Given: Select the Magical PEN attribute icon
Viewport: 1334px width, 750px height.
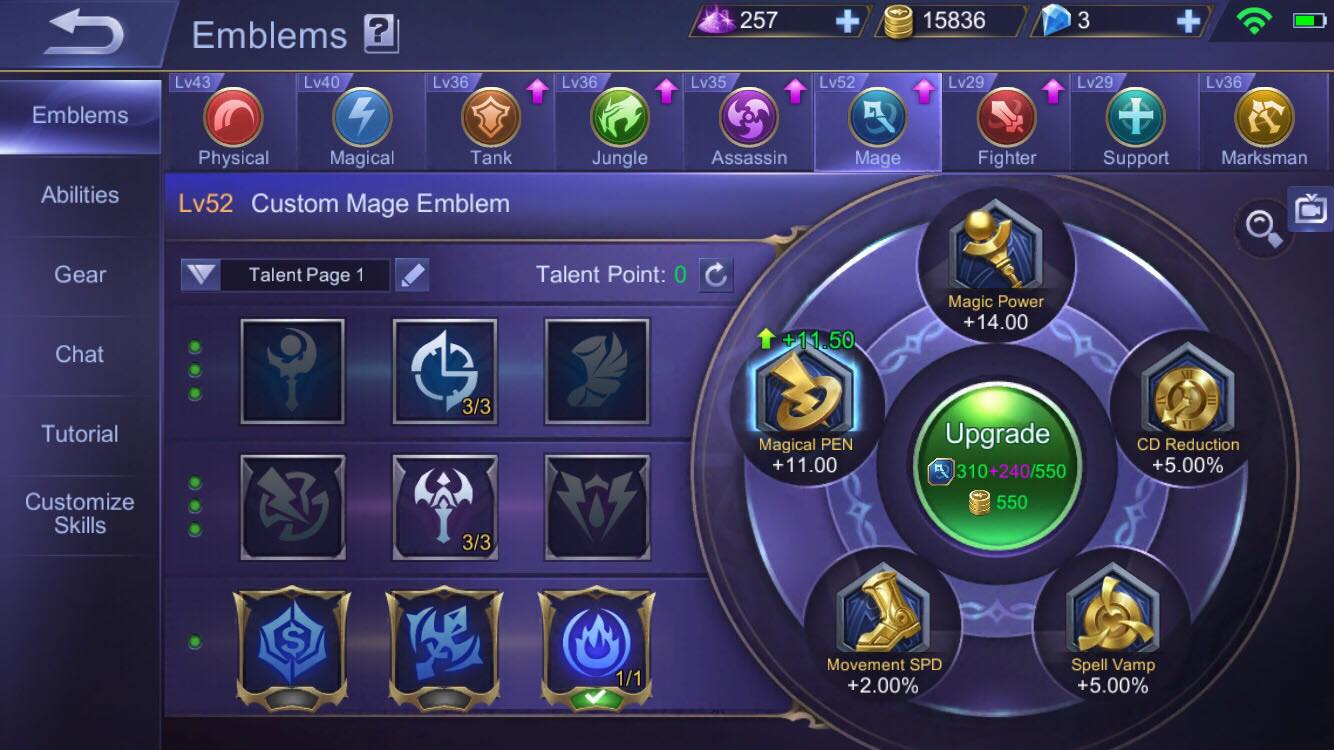Looking at the screenshot, I should [812, 400].
